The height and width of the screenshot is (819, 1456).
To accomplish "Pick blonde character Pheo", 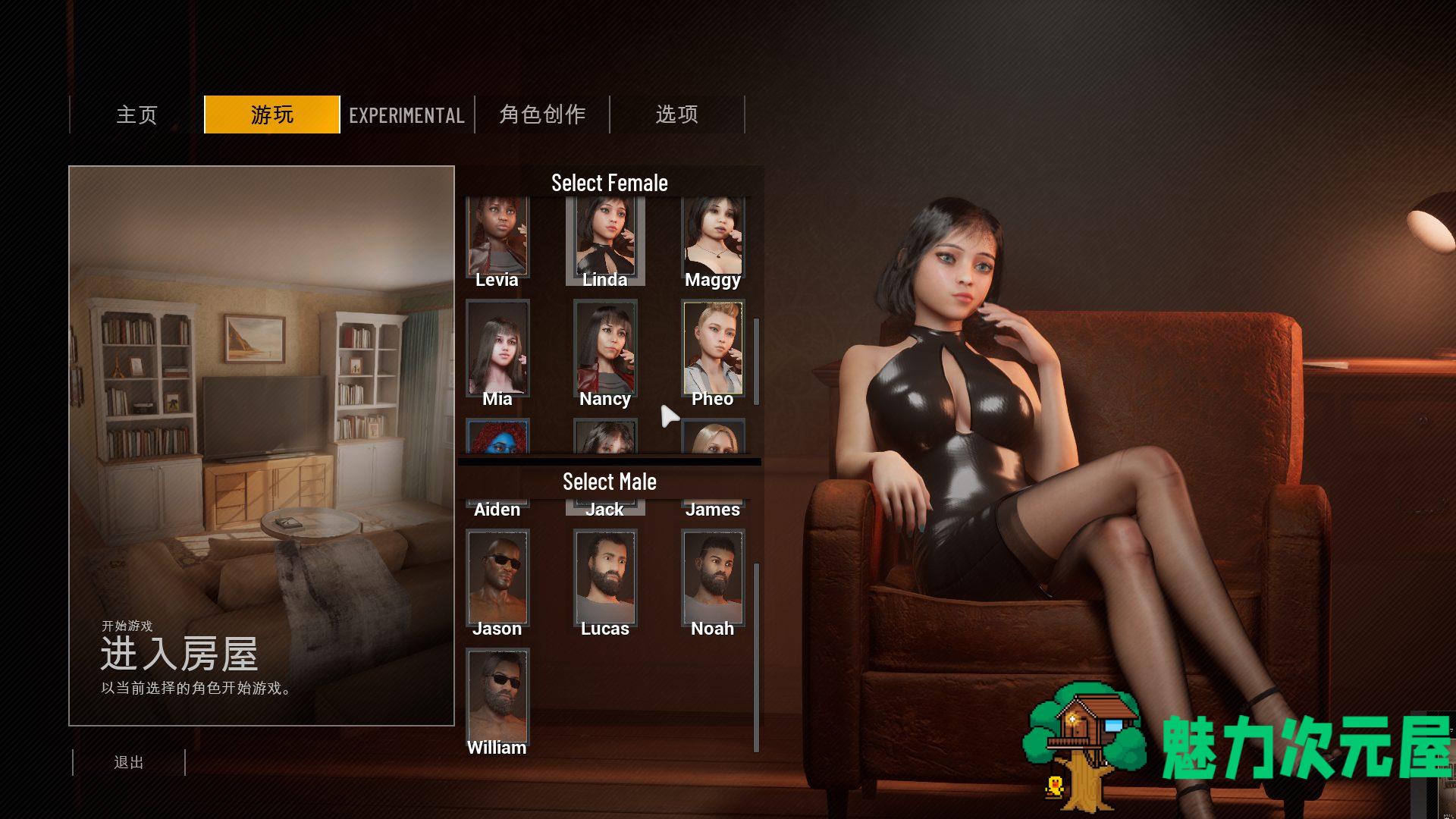I will (x=713, y=350).
